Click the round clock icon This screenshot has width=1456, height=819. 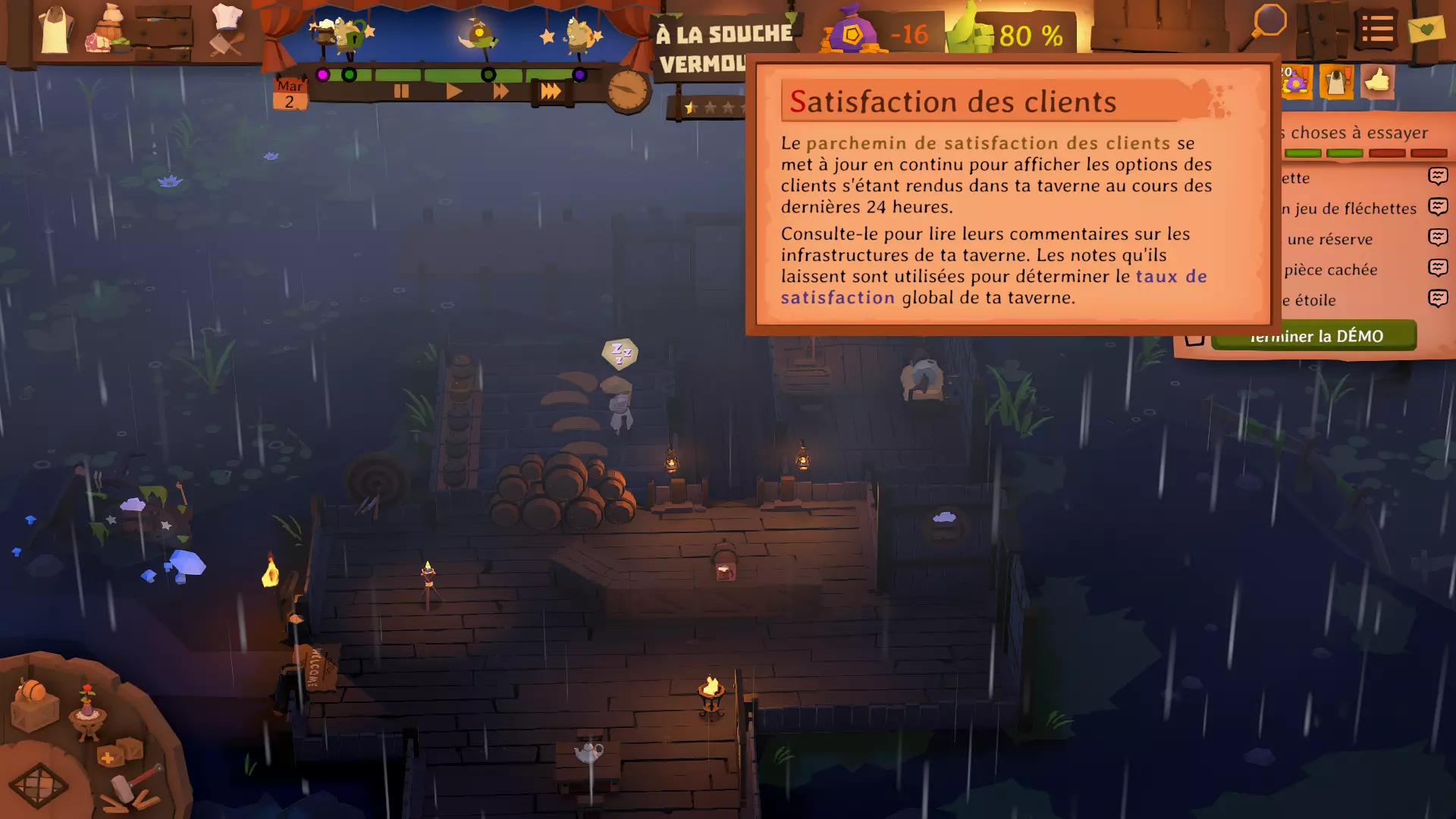(628, 91)
